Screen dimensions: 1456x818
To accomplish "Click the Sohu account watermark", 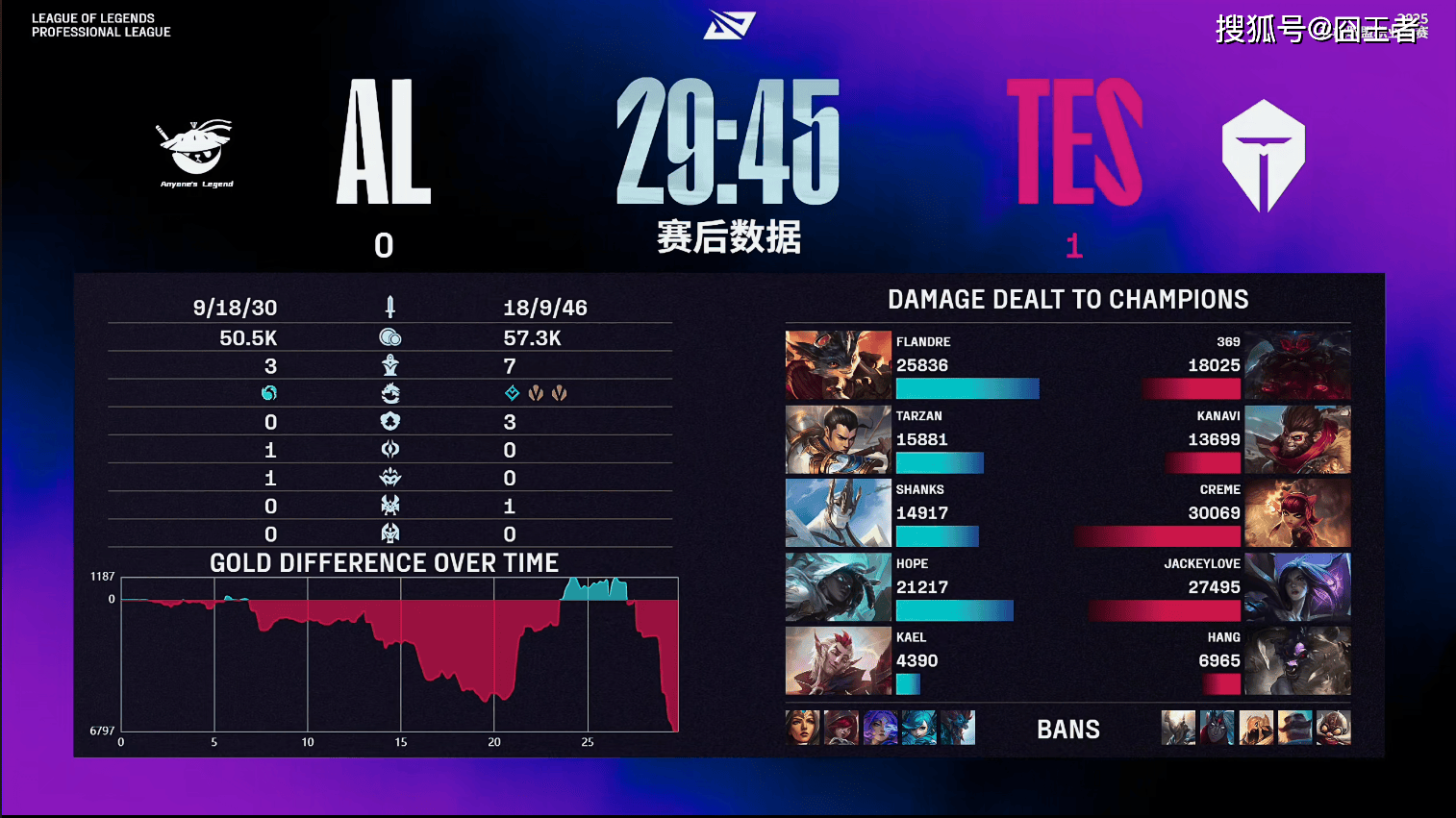I will pos(1319,29).
